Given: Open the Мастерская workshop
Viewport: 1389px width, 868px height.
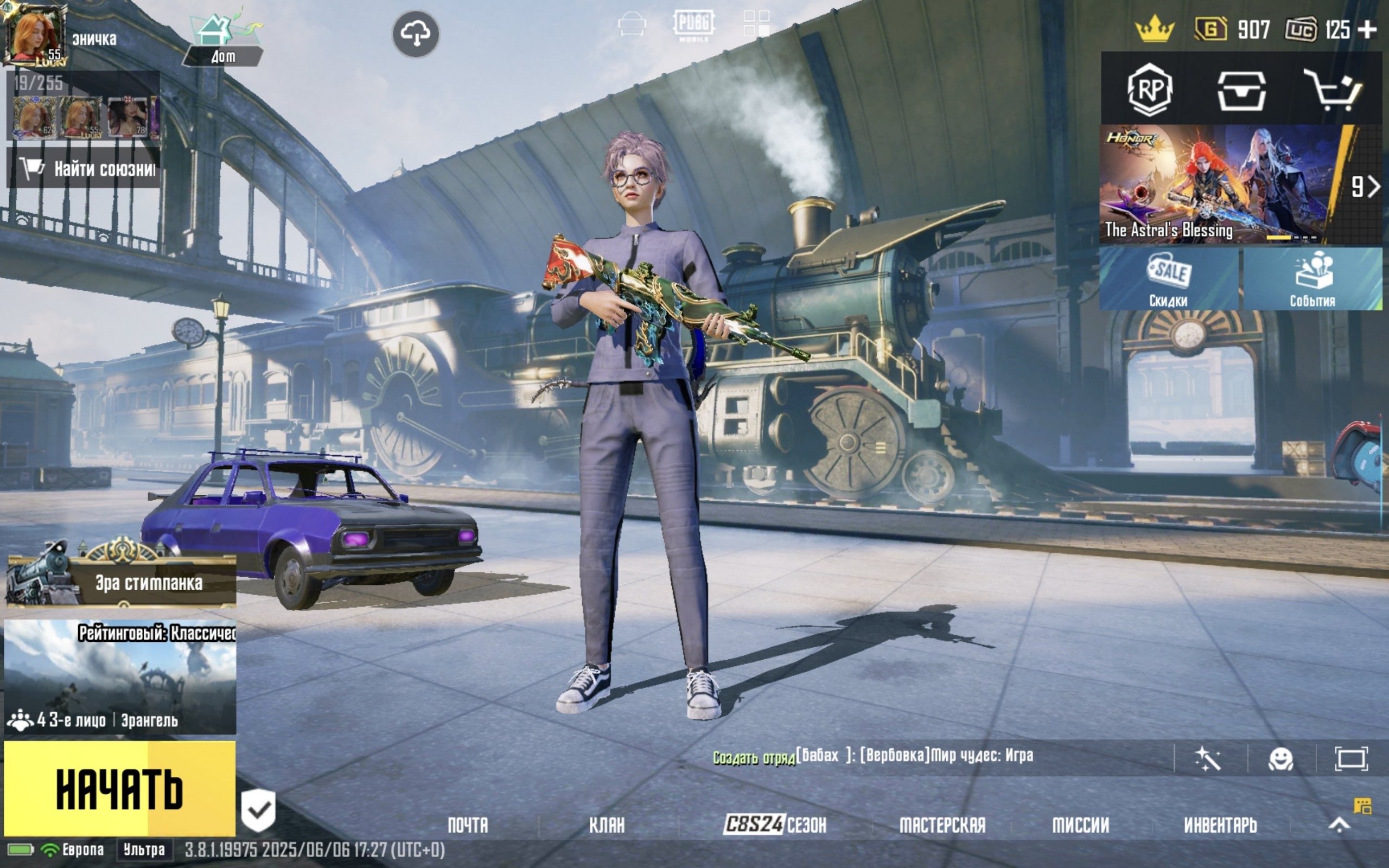Looking at the screenshot, I should pyautogui.click(x=942, y=825).
